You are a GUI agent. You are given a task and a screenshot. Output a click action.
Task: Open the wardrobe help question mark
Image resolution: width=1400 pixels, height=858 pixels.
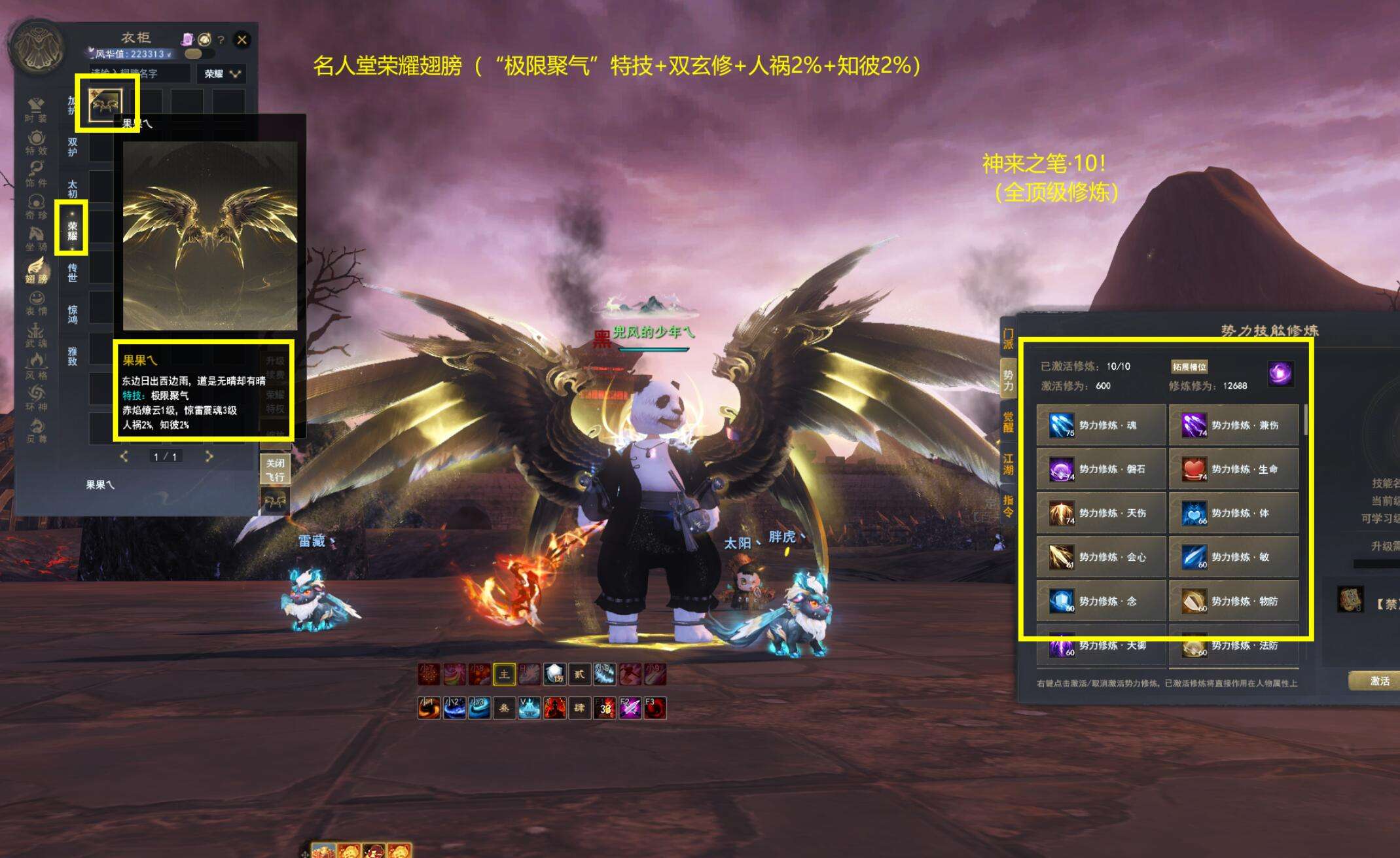pos(221,40)
